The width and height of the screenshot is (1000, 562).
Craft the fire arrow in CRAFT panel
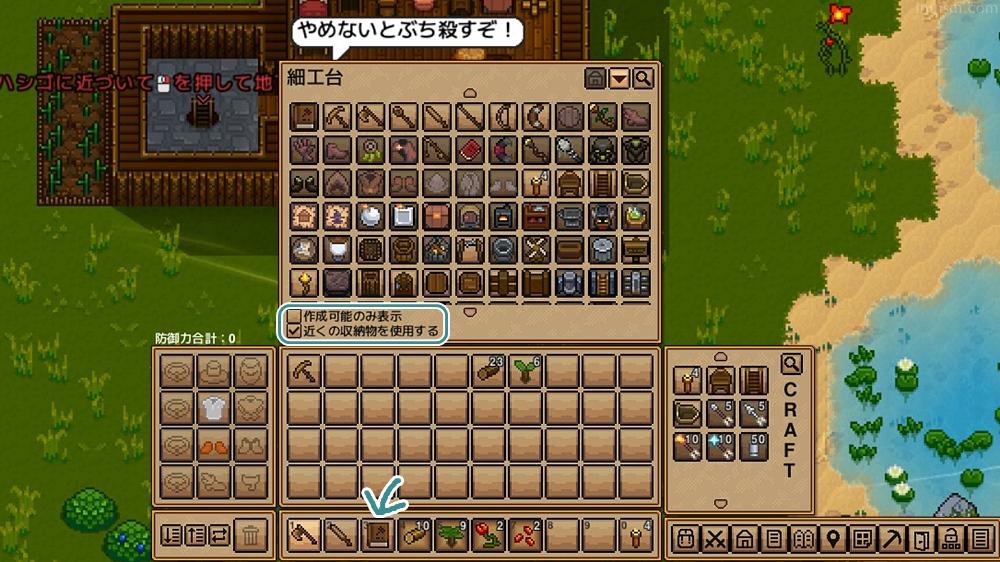point(687,446)
